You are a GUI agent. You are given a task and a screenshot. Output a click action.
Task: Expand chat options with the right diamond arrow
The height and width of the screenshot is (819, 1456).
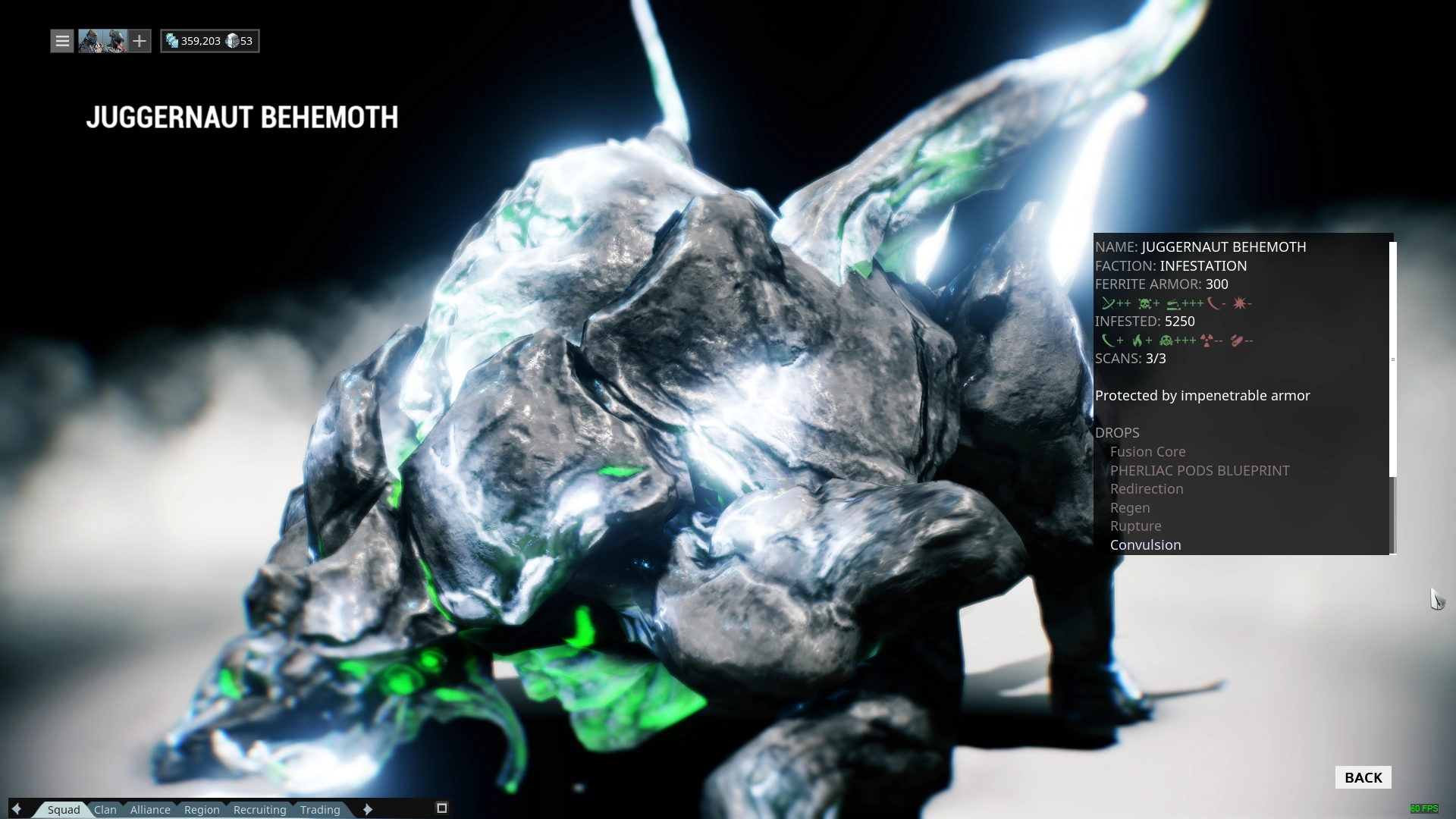tap(367, 809)
